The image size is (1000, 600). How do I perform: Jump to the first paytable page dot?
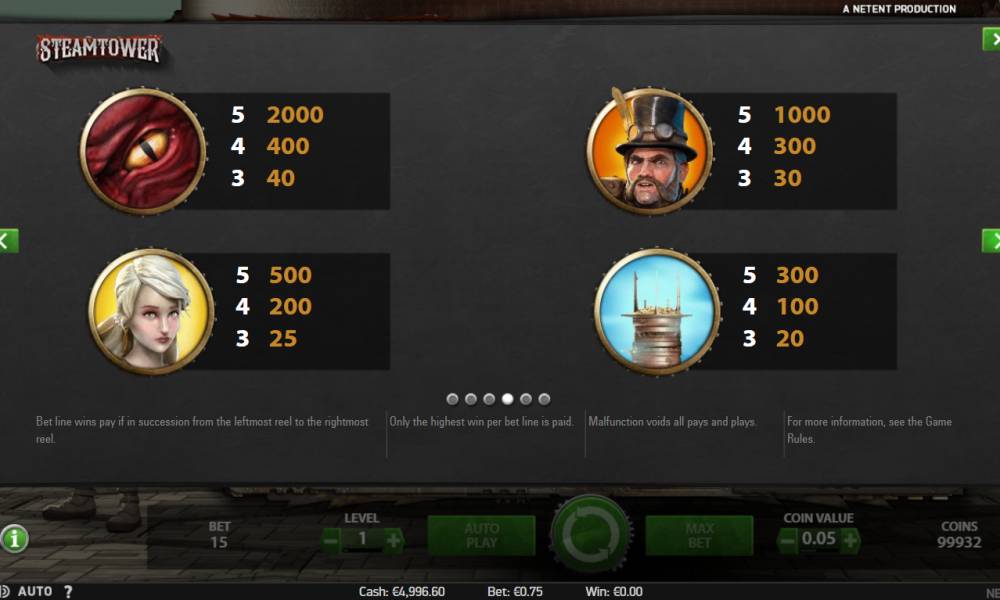452,399
